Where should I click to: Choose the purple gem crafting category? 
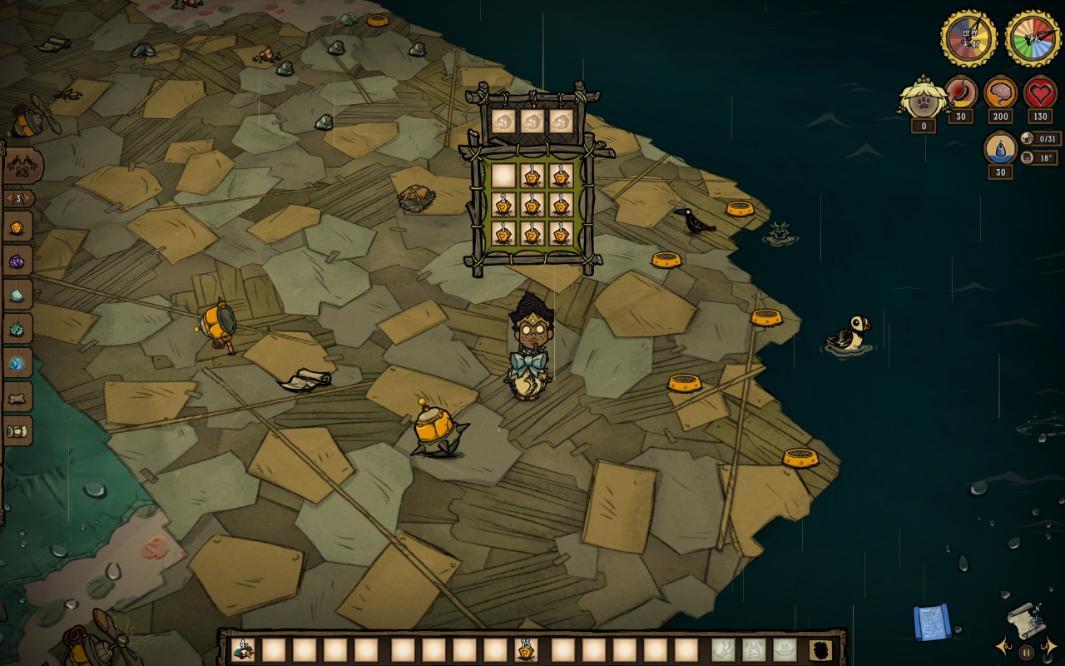point(17,262)
